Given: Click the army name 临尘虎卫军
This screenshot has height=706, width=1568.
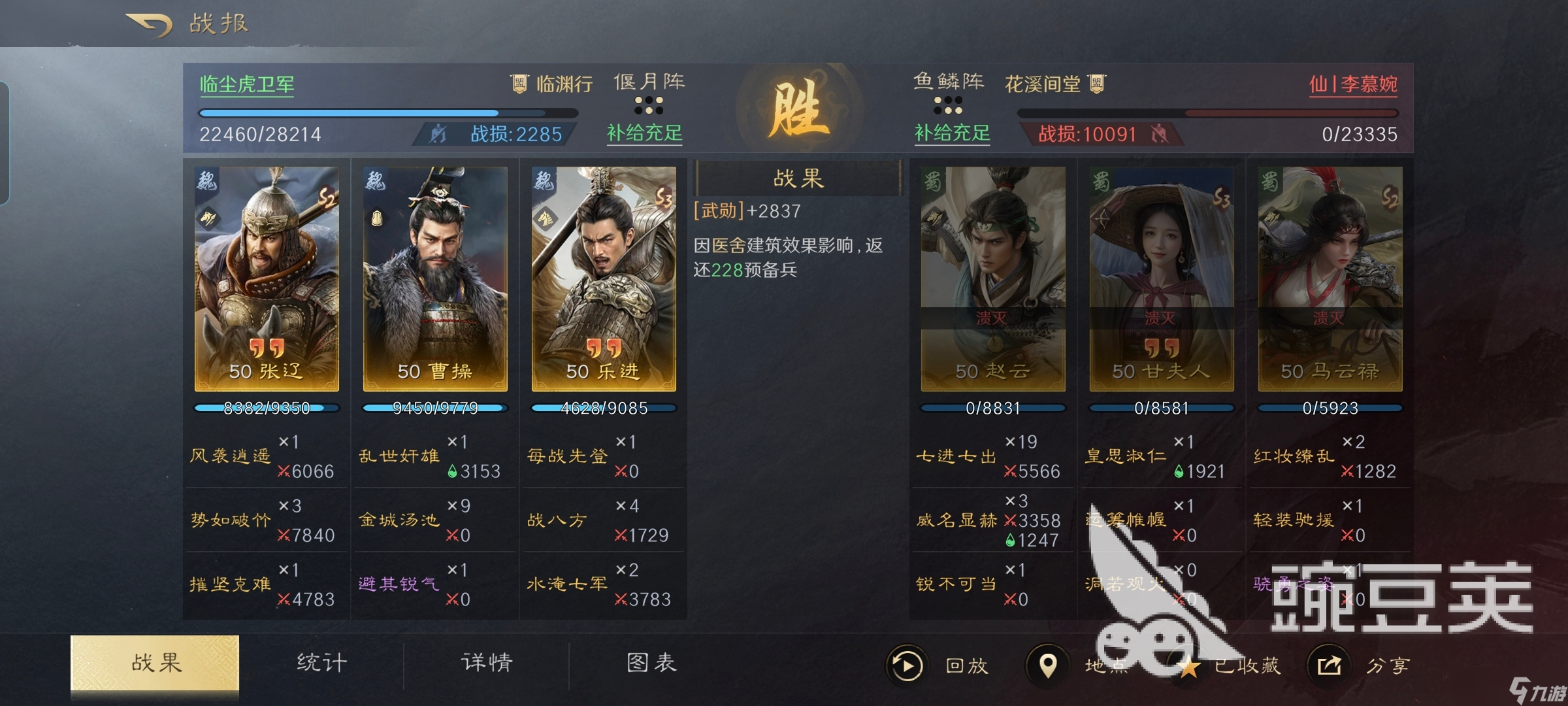Looking at the screenshot, I should [x=247, y=83].
